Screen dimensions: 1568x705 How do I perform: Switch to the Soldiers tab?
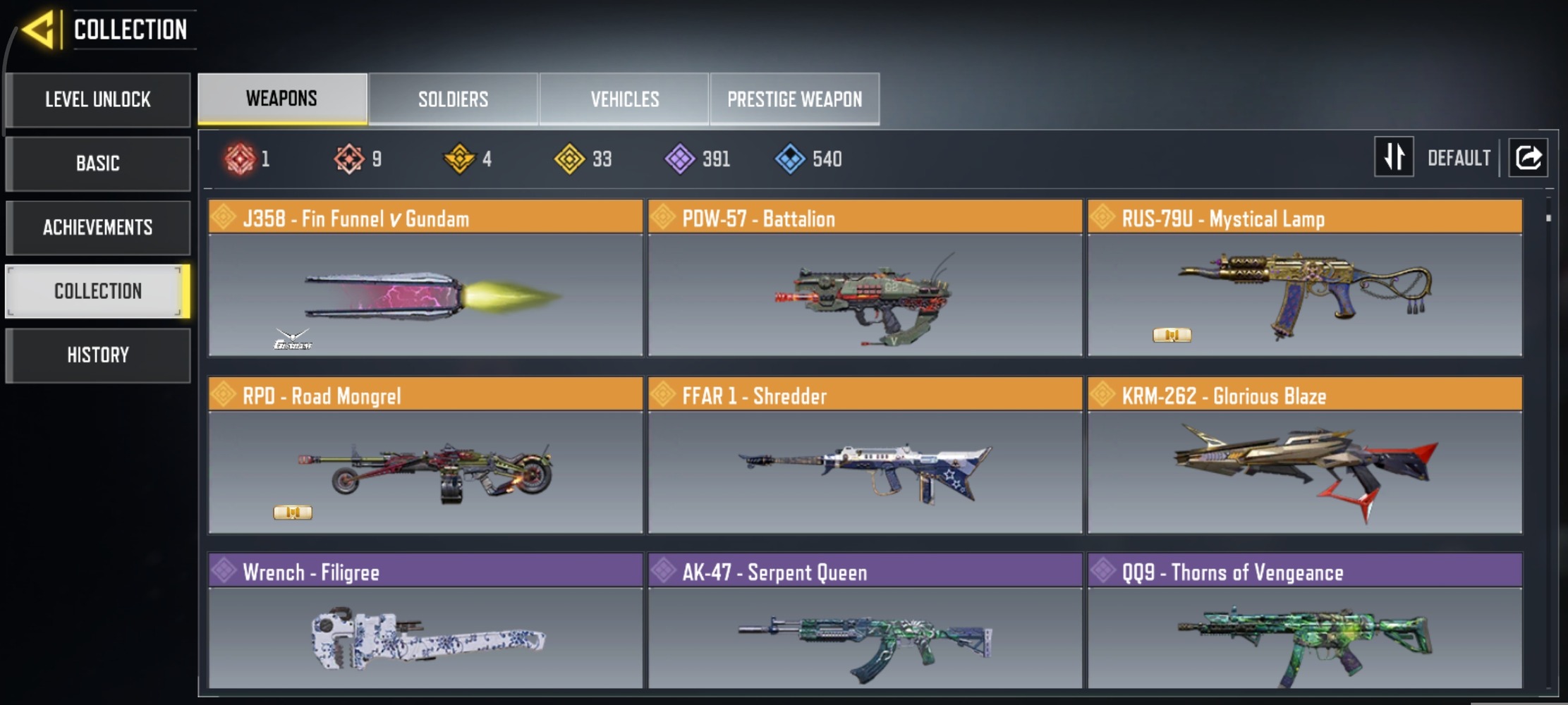[453, 99]
